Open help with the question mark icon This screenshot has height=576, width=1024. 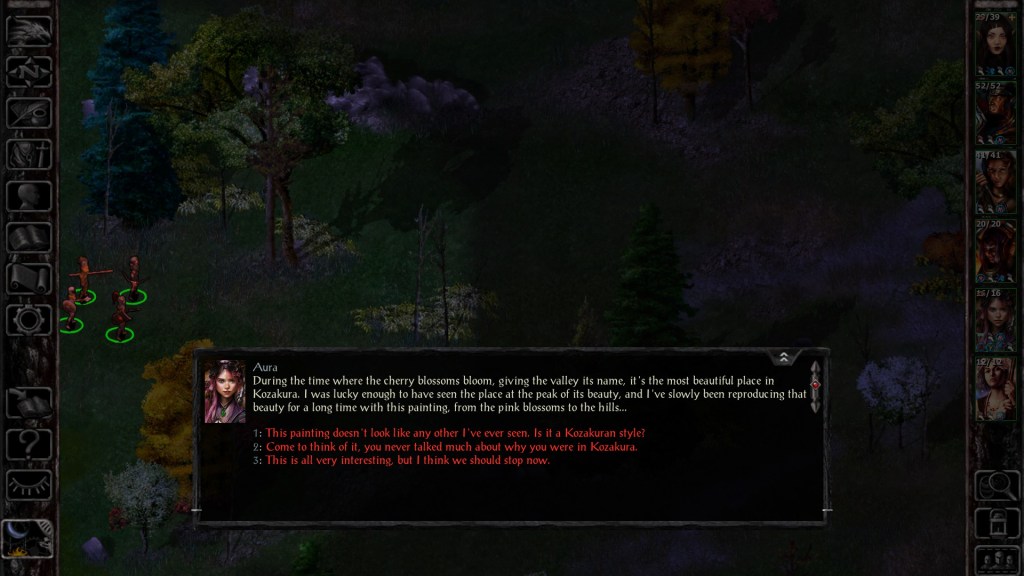pyautogui.click(x=29, y=441)
